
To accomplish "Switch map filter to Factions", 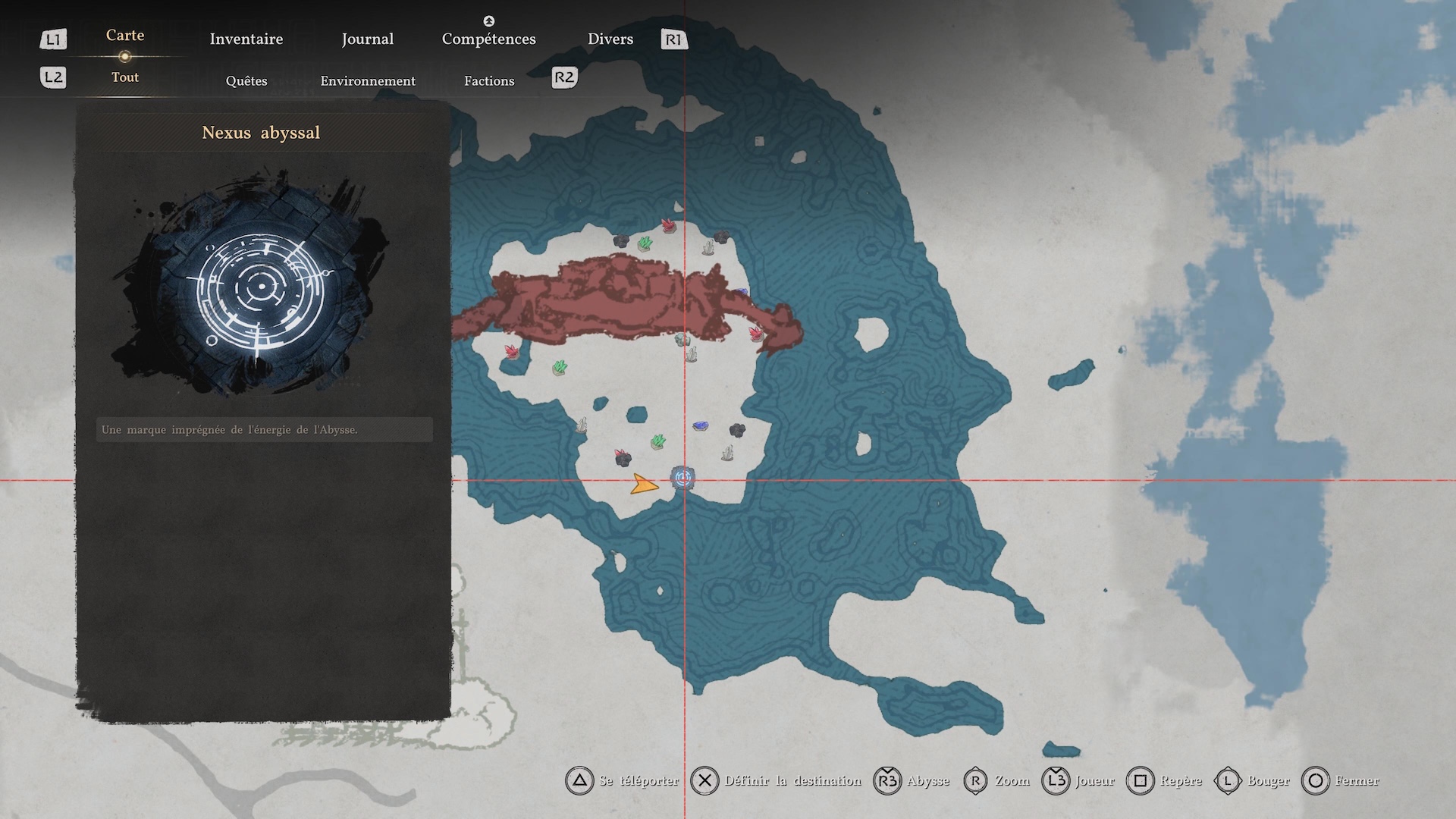I will click(489, 81).
